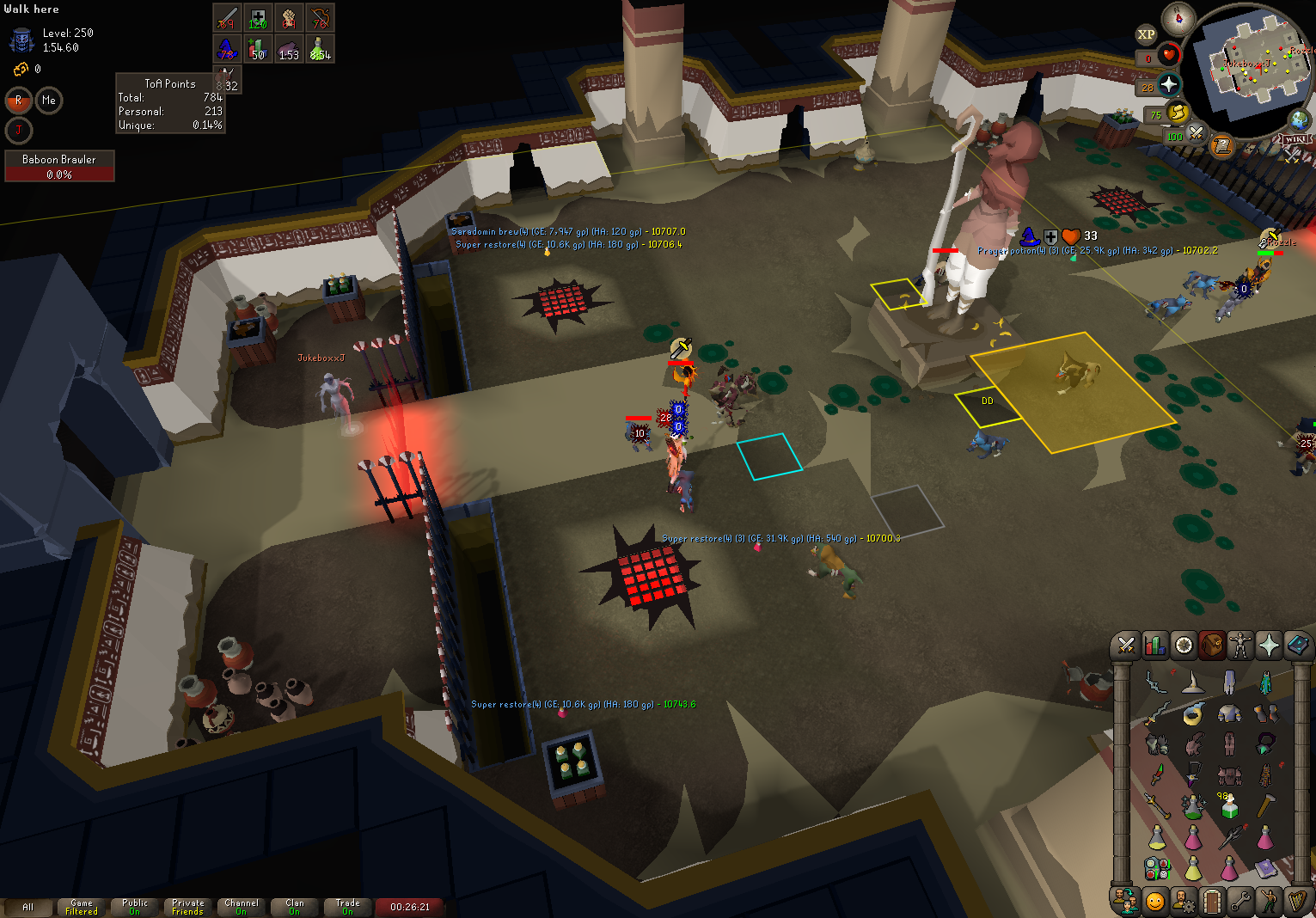
Task: Open the Settings wrench tab
Action: 1239,901
